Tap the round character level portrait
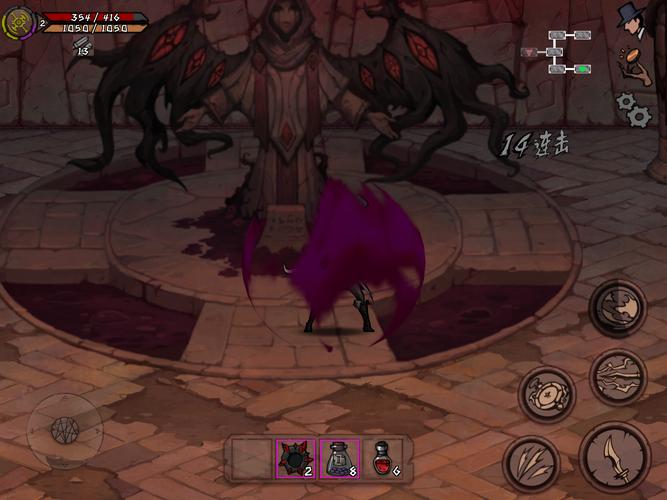 coord(19,23)
